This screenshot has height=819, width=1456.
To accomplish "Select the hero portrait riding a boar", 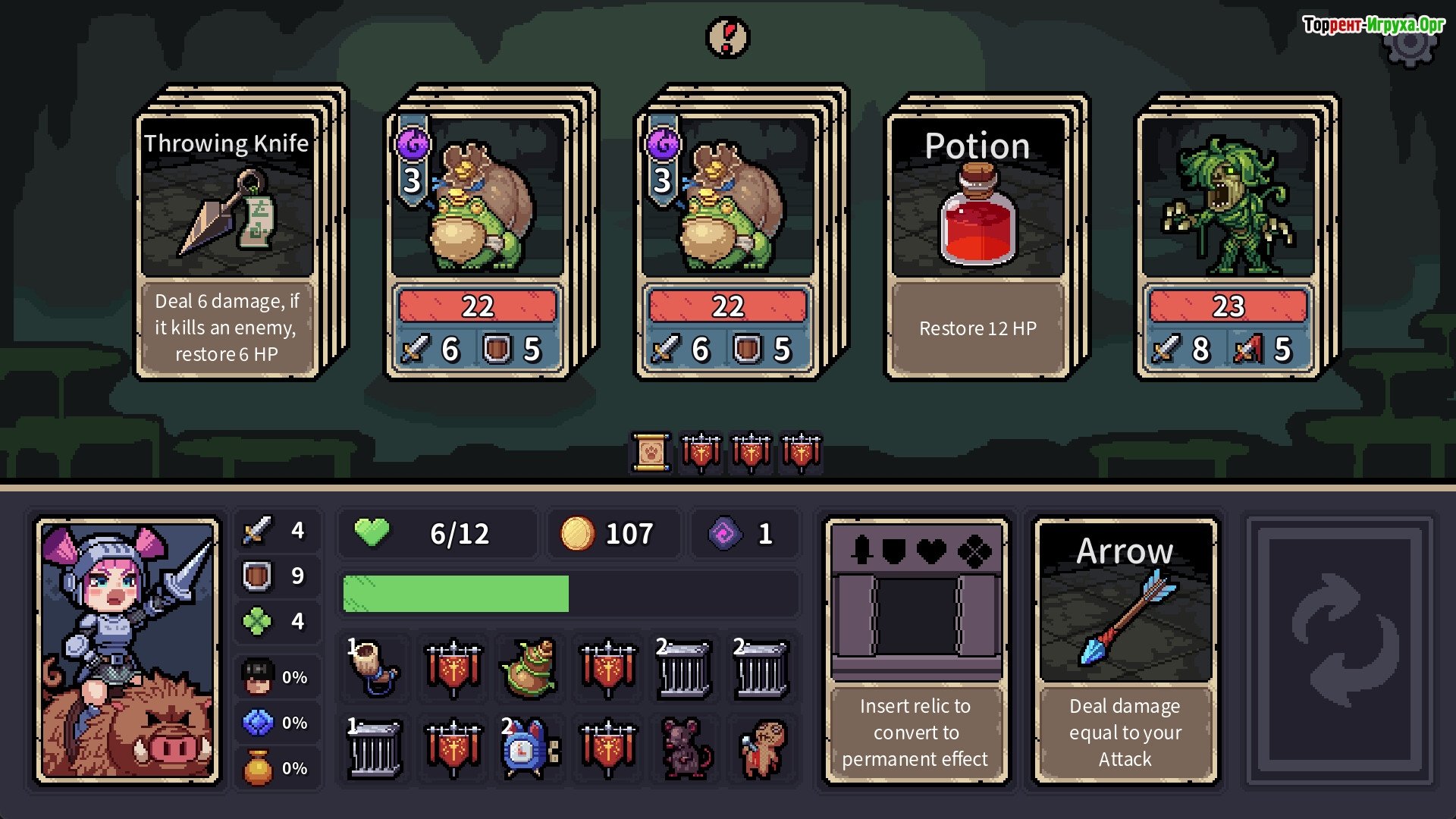I will 128,651.
